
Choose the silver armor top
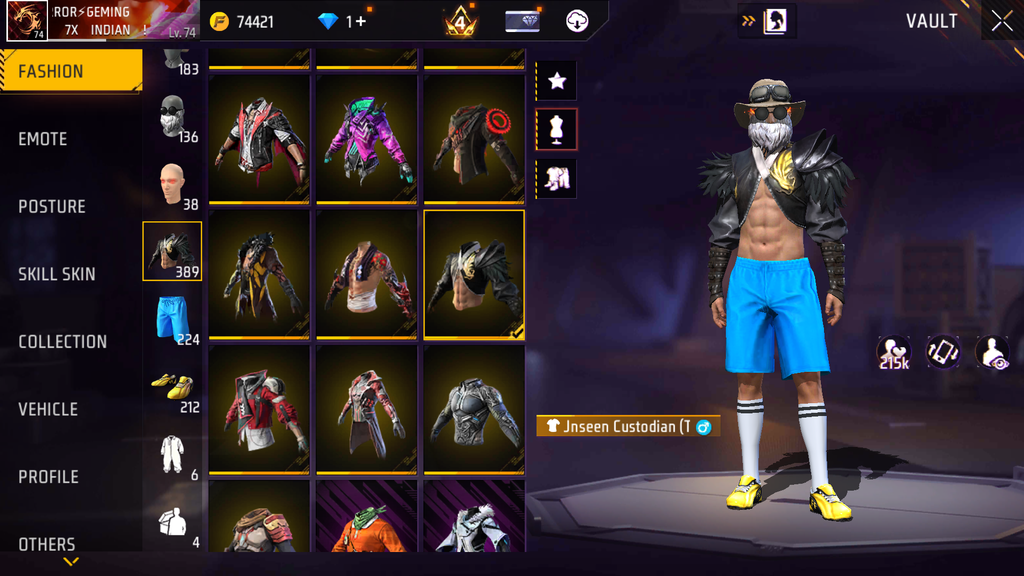click(474, 409)
